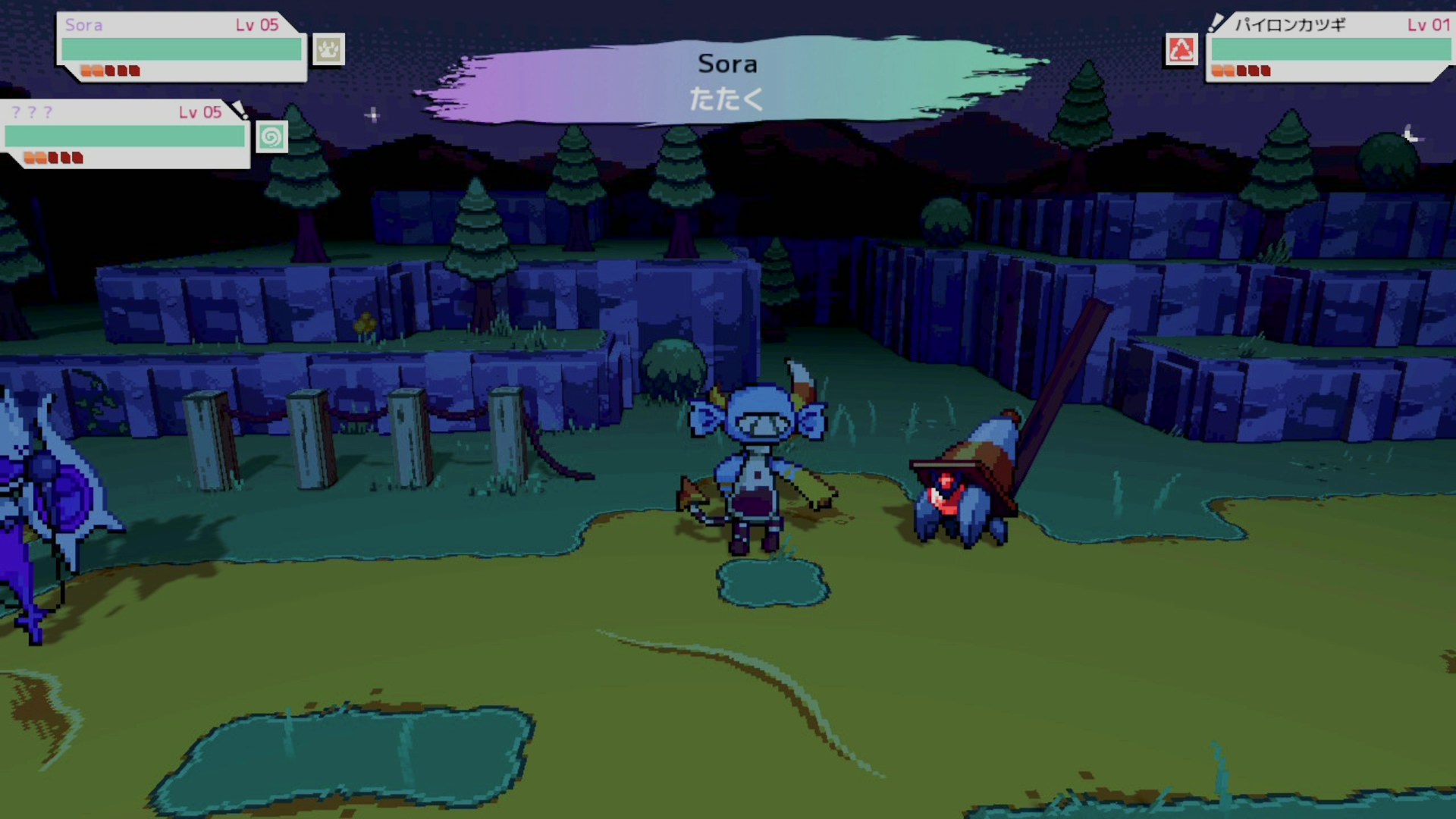Select the air-type spiral icon
The image size is (1456, 819).
click(271, 137)
